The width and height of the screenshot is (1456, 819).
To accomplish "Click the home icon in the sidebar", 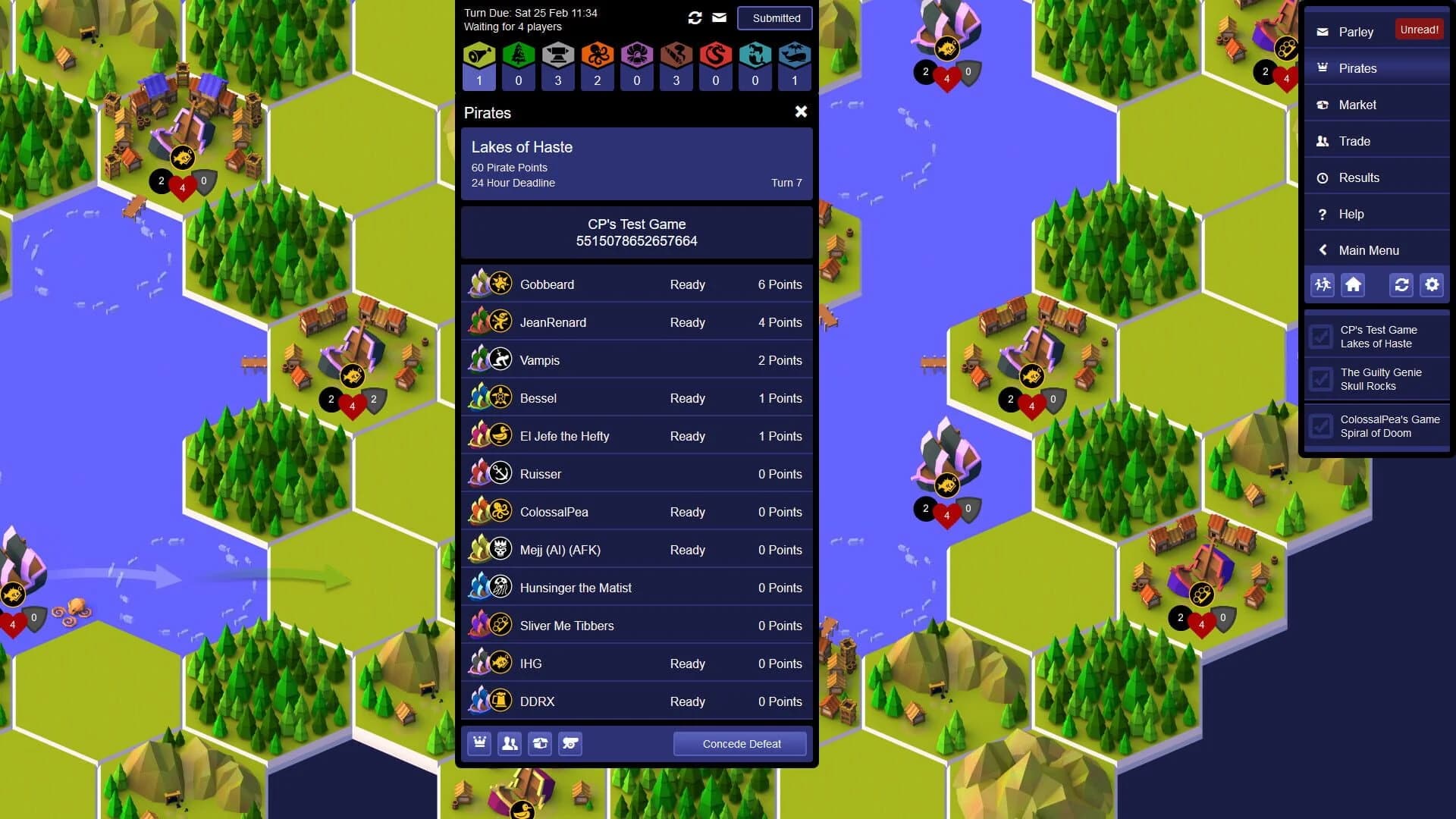I will [x=1354, y=285].
